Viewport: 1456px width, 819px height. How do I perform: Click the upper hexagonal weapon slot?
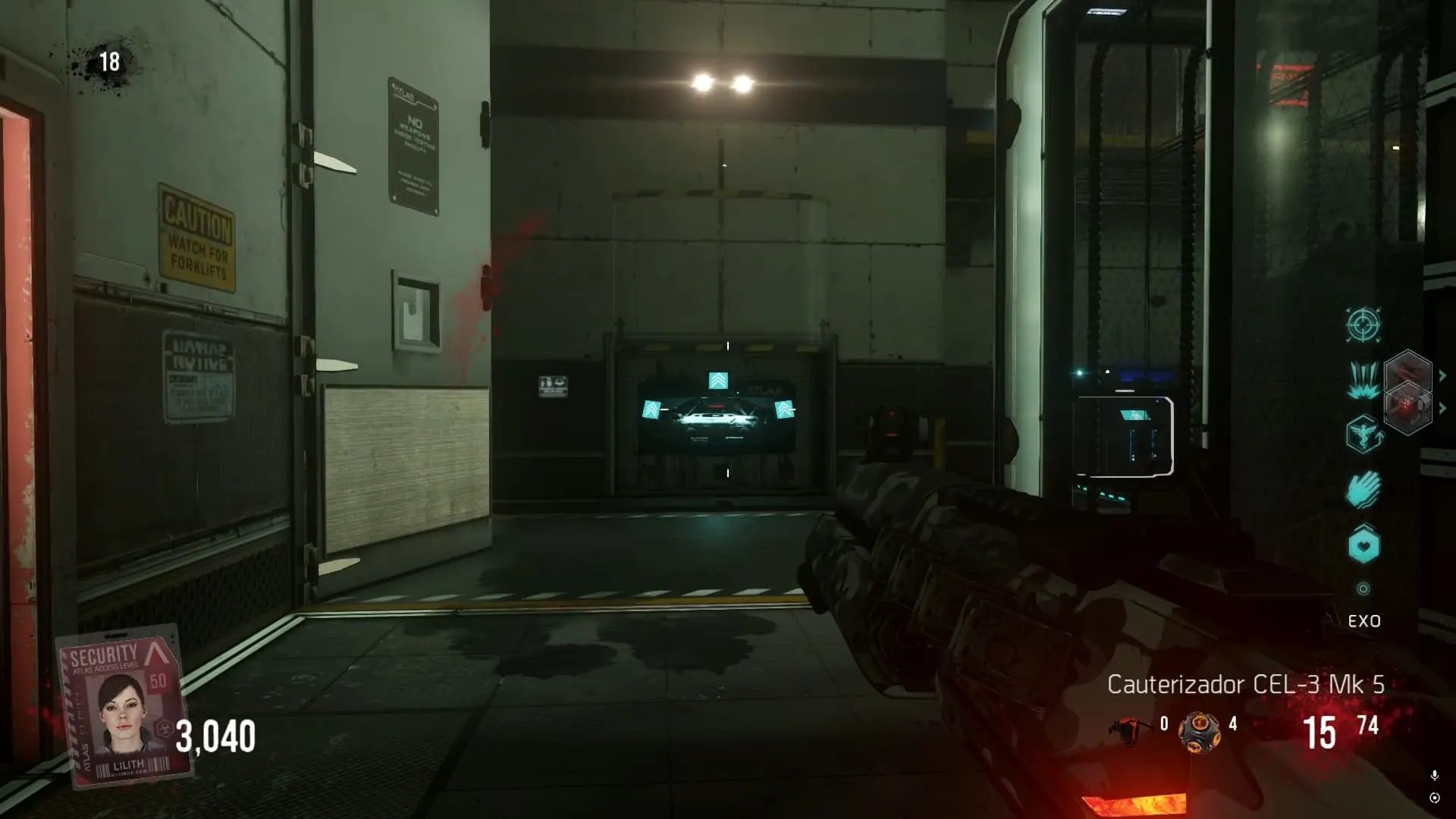click(1407, 373)
